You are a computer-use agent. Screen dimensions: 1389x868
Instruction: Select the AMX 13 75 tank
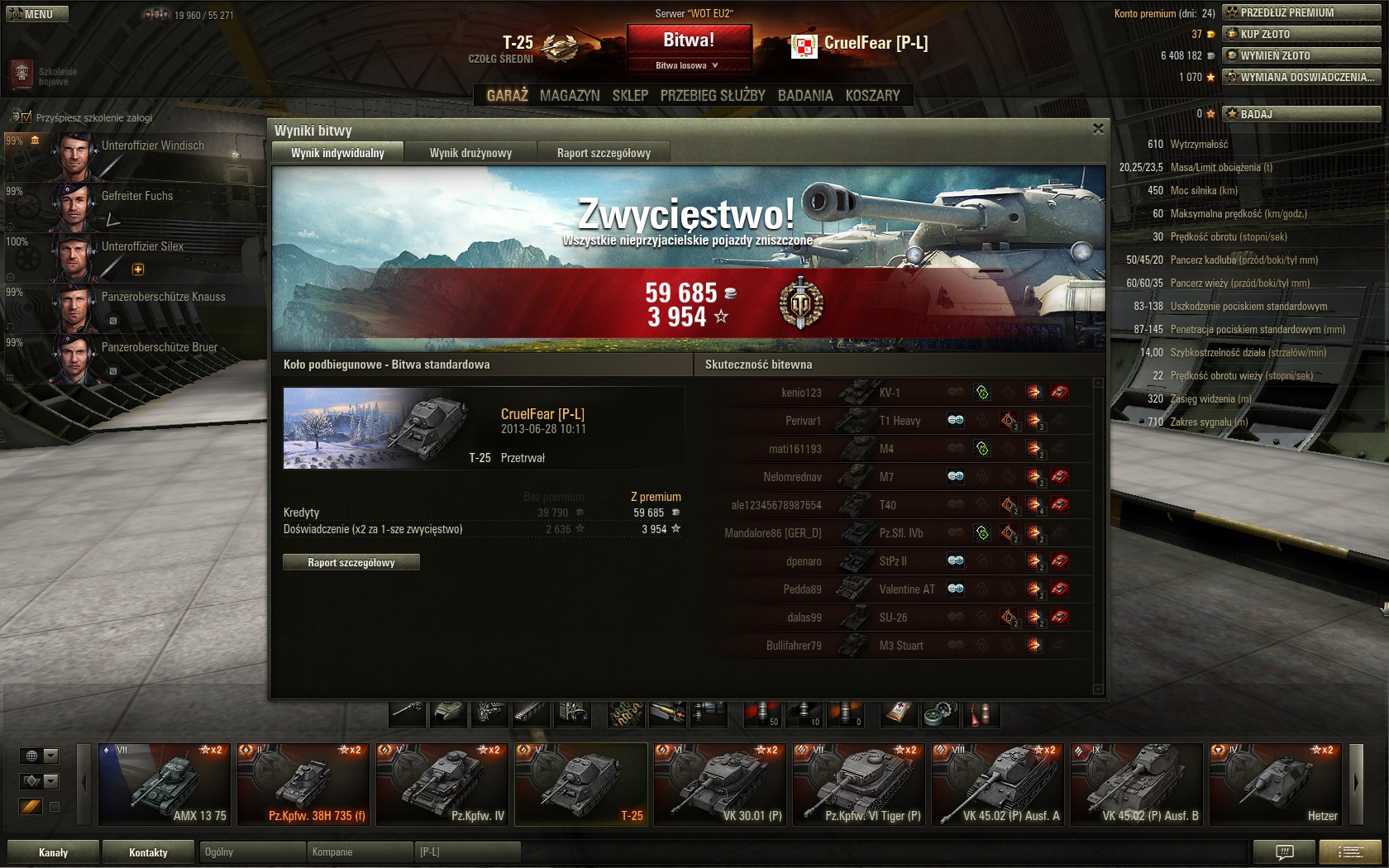point(165,784)
